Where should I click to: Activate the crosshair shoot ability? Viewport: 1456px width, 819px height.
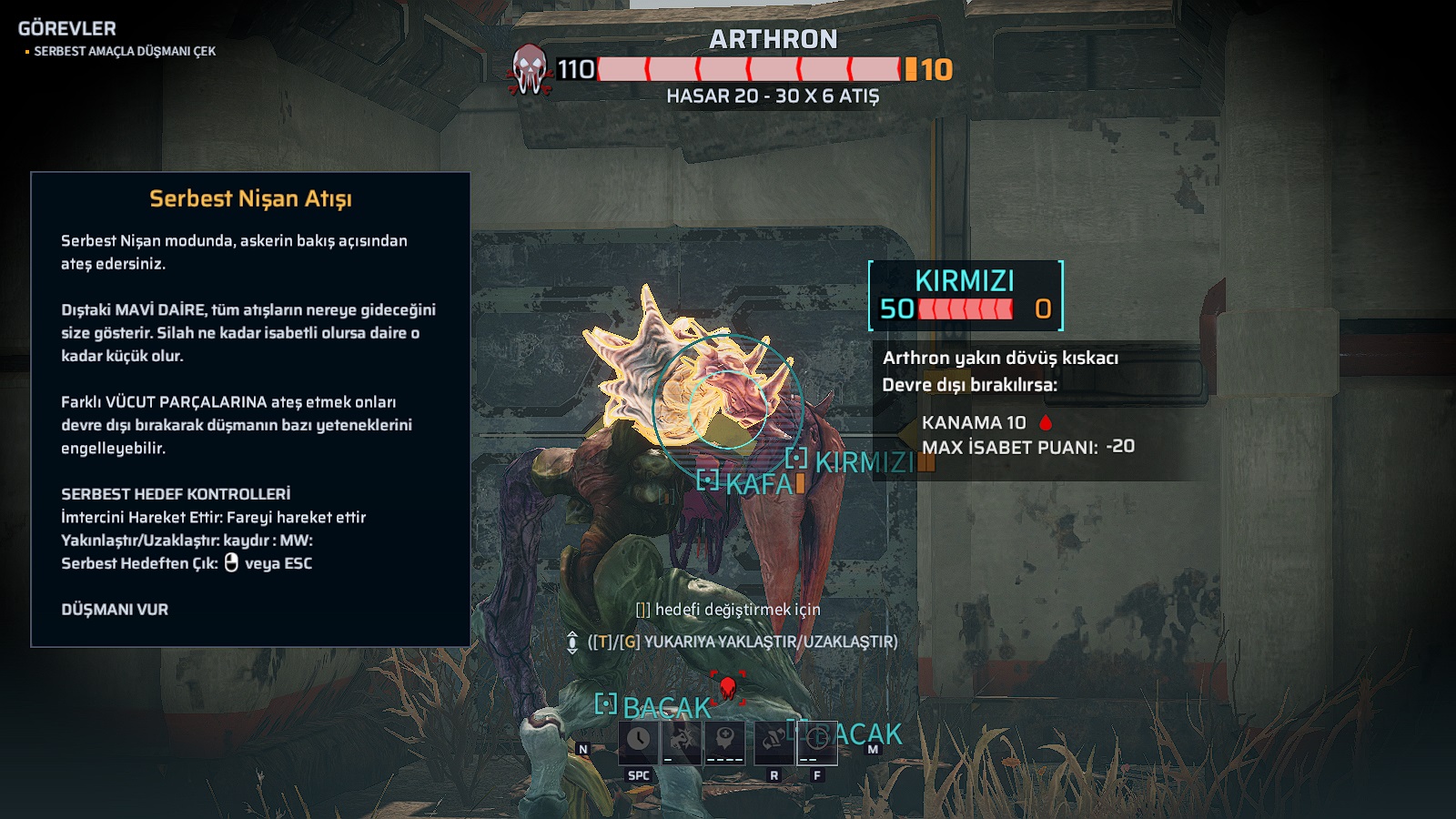[816, 741]
